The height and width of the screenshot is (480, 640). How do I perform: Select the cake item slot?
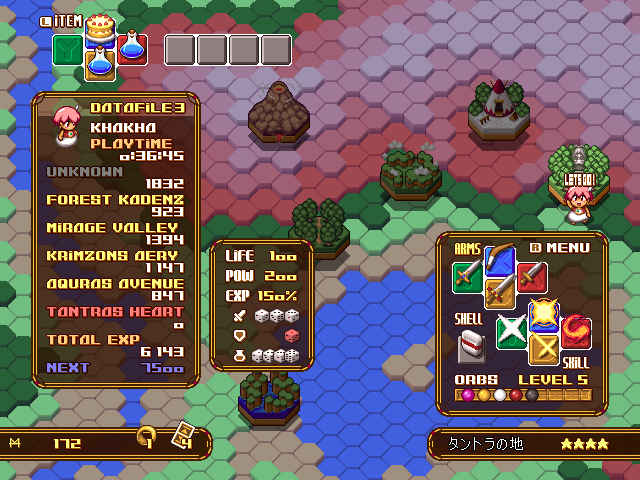click(99, 27)
